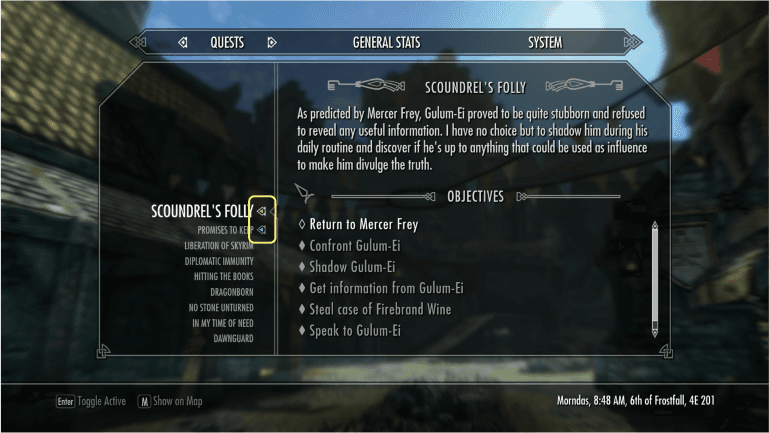This screenshot has height=433, width=769.
Task: Select Liberation of Skyrim quest
Action: click(218, 245)
